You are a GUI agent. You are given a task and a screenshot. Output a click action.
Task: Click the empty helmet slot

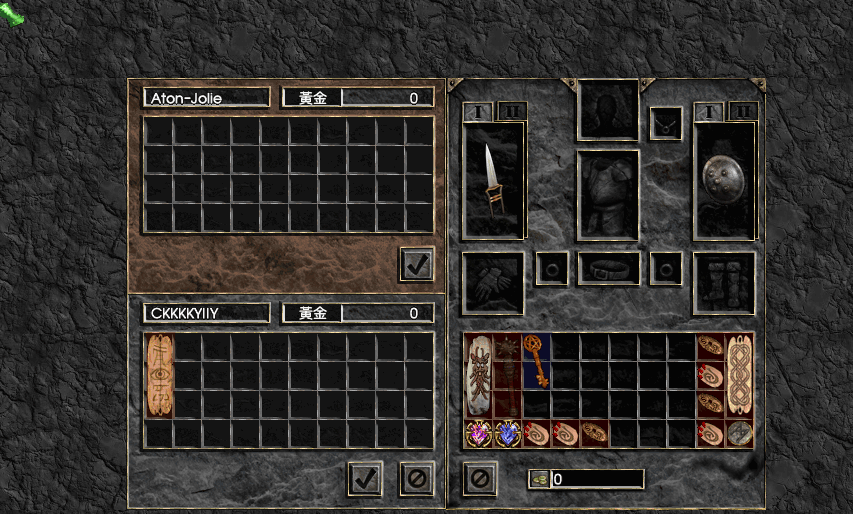pyautogui.click(x=608, y=109)
